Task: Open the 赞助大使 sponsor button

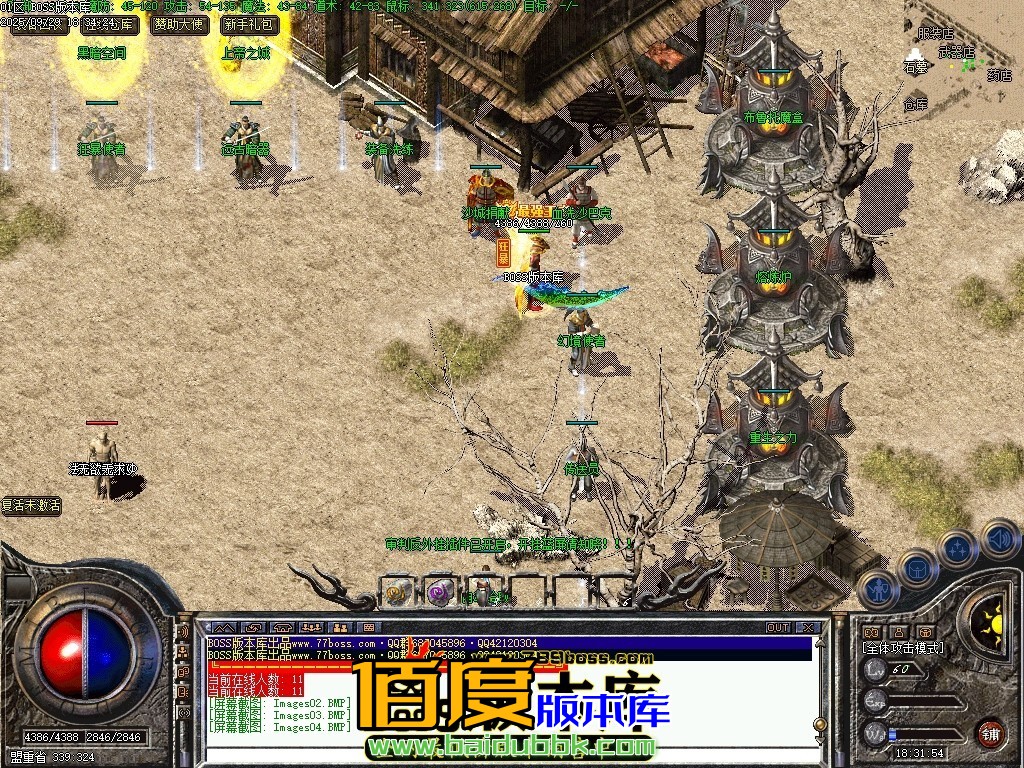Action: 178,25
